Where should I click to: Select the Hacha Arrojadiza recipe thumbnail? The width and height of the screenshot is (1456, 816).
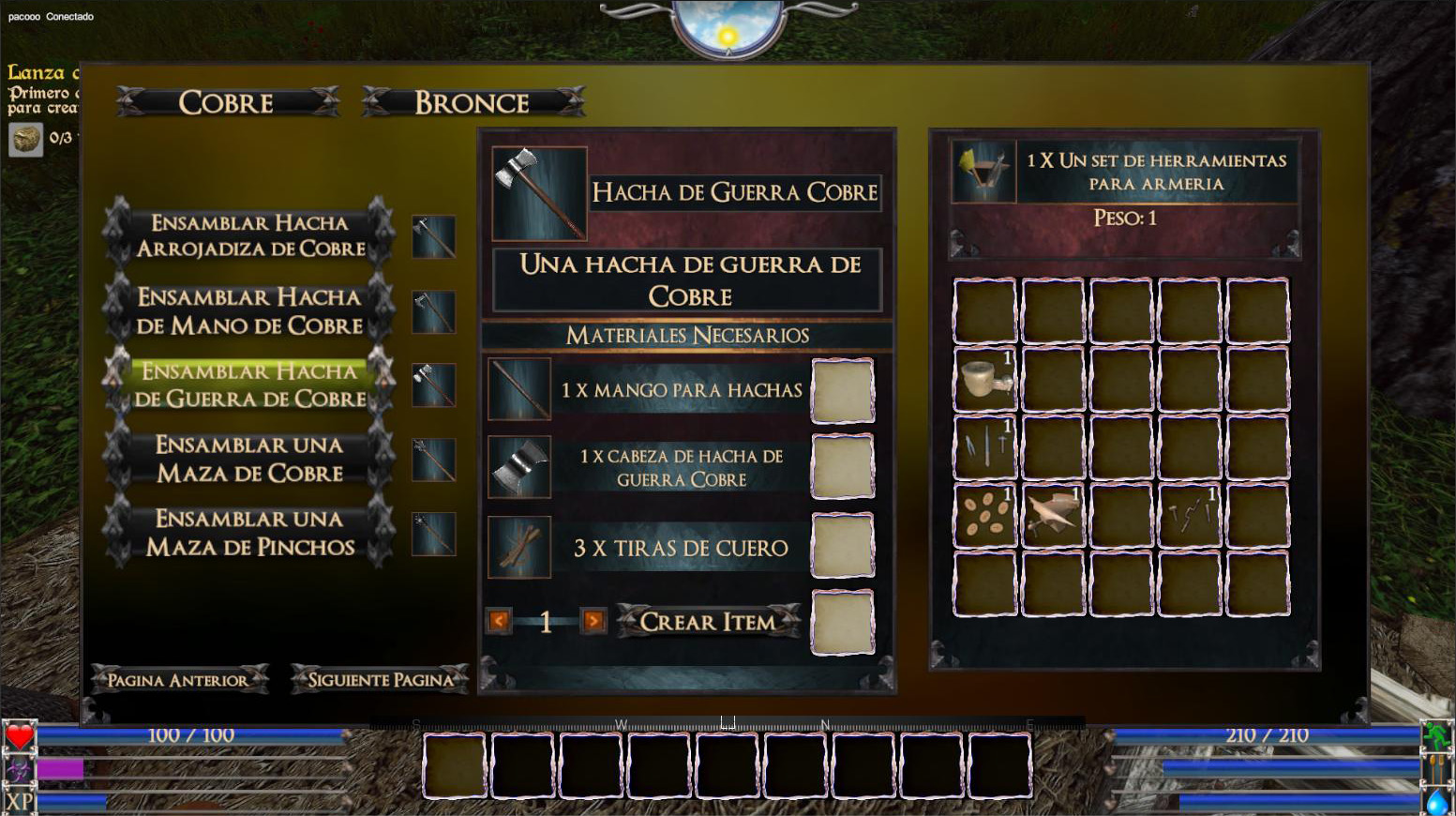pos(433,236)
